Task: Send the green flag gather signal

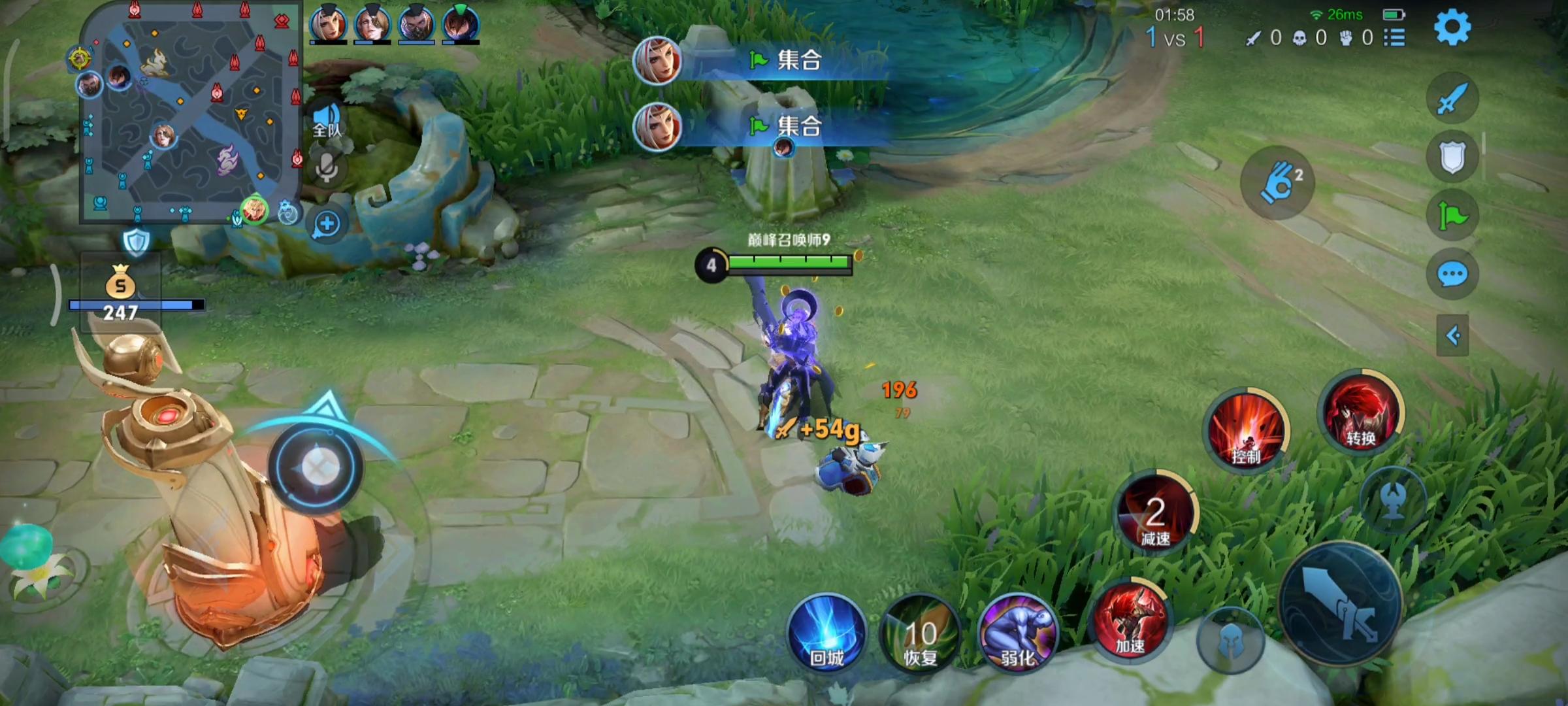Action: (1452, 216)
